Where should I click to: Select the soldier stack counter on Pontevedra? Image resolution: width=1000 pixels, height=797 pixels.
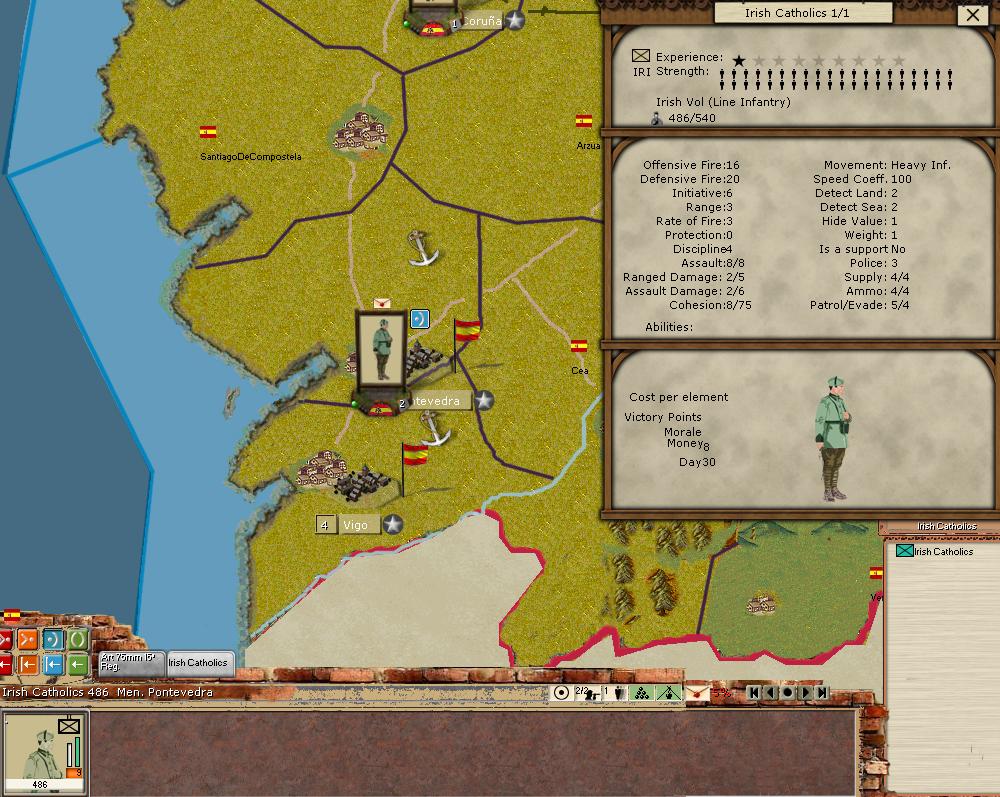[x=381, y=348]
